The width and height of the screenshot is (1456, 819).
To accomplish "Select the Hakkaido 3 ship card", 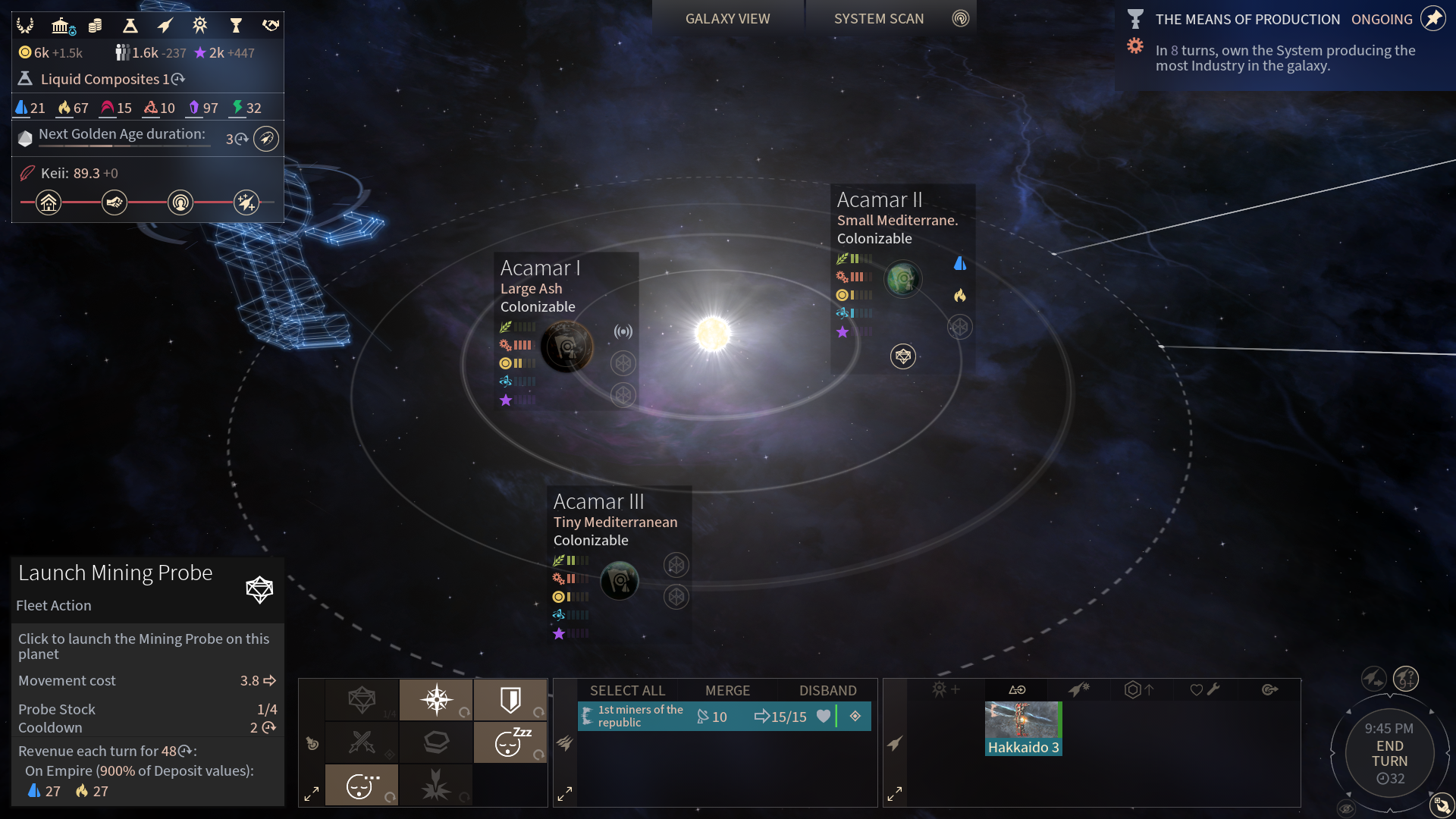I will pos(1023,728).
